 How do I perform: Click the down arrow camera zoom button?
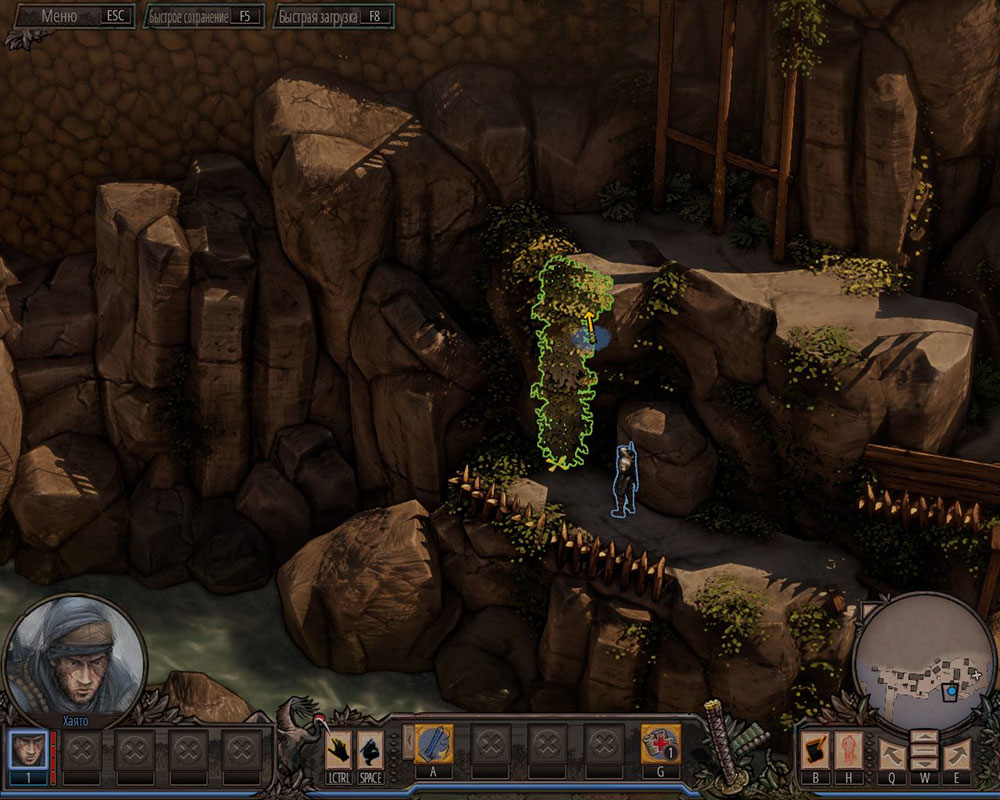click(x=925, y=762)
